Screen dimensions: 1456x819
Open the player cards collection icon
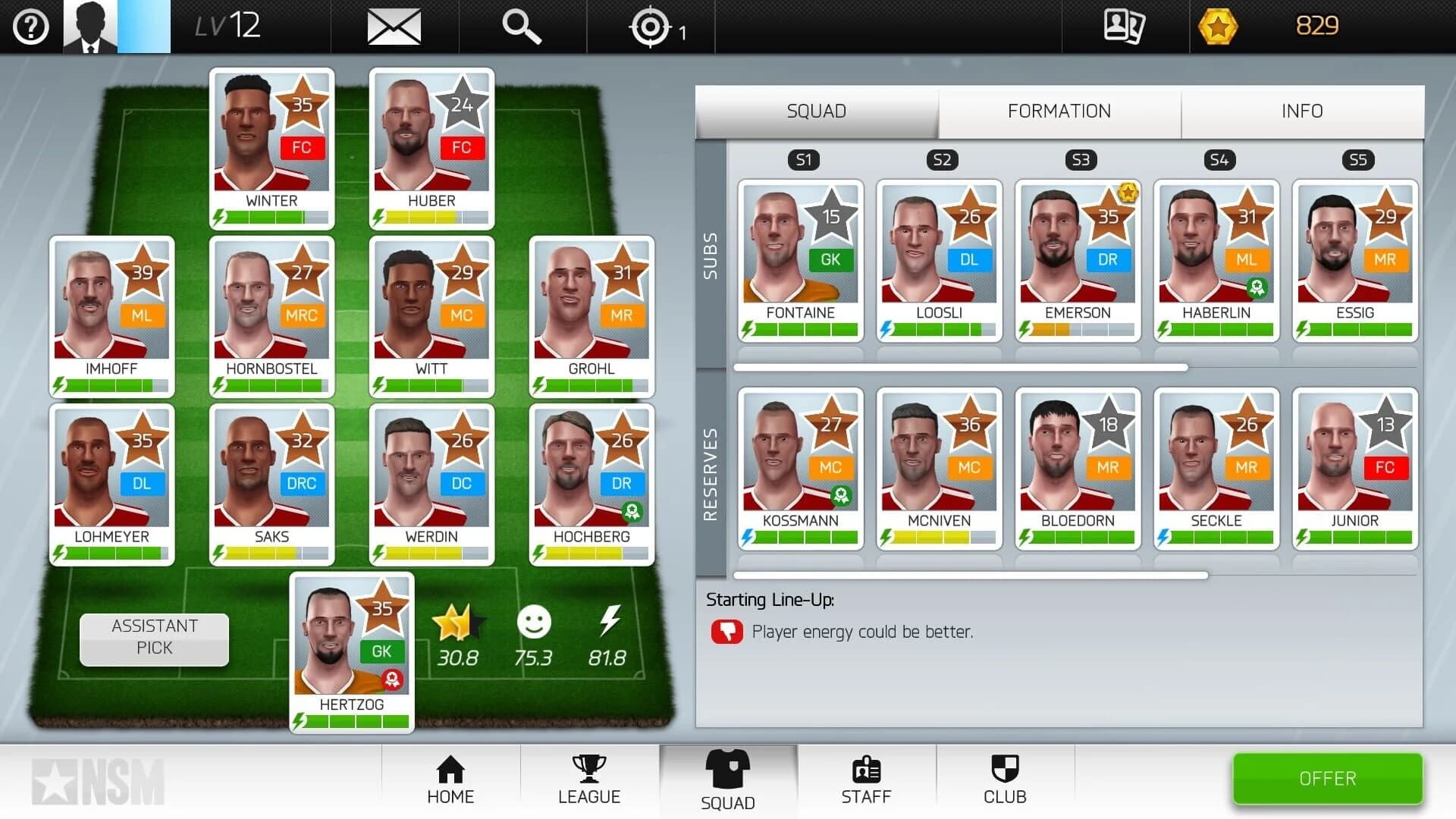tap(1124, 25)
